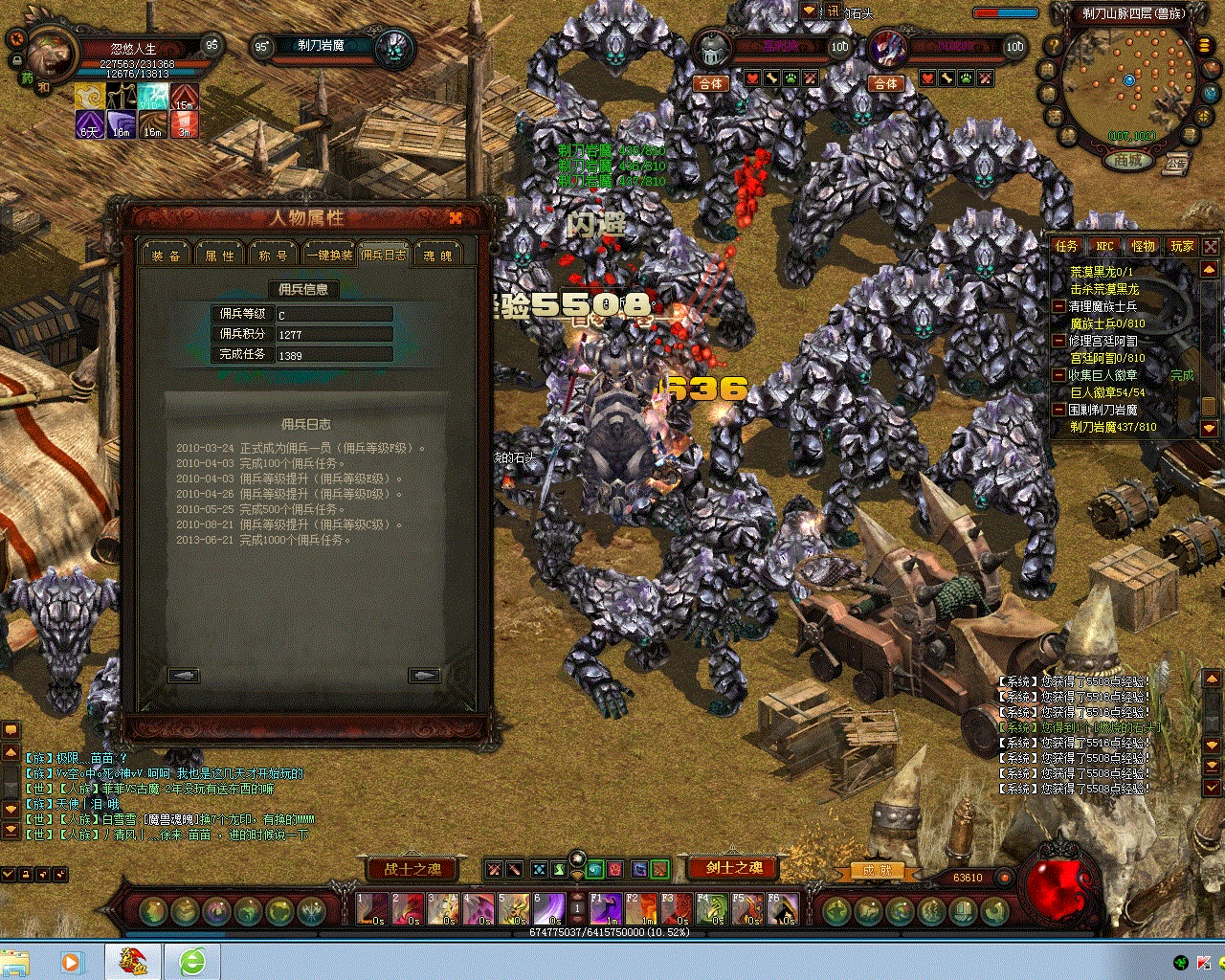
Task: Close the quest tracker panel
Action: [1211, 246]
